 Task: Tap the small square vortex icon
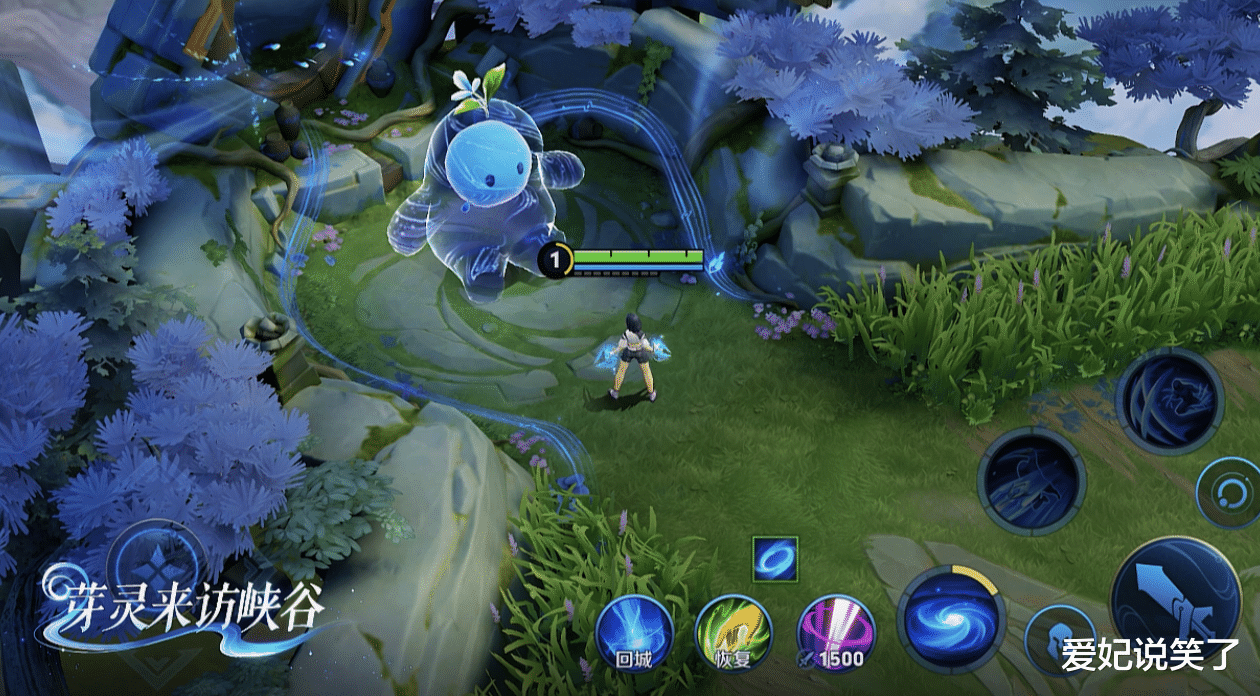pos(775,559)
